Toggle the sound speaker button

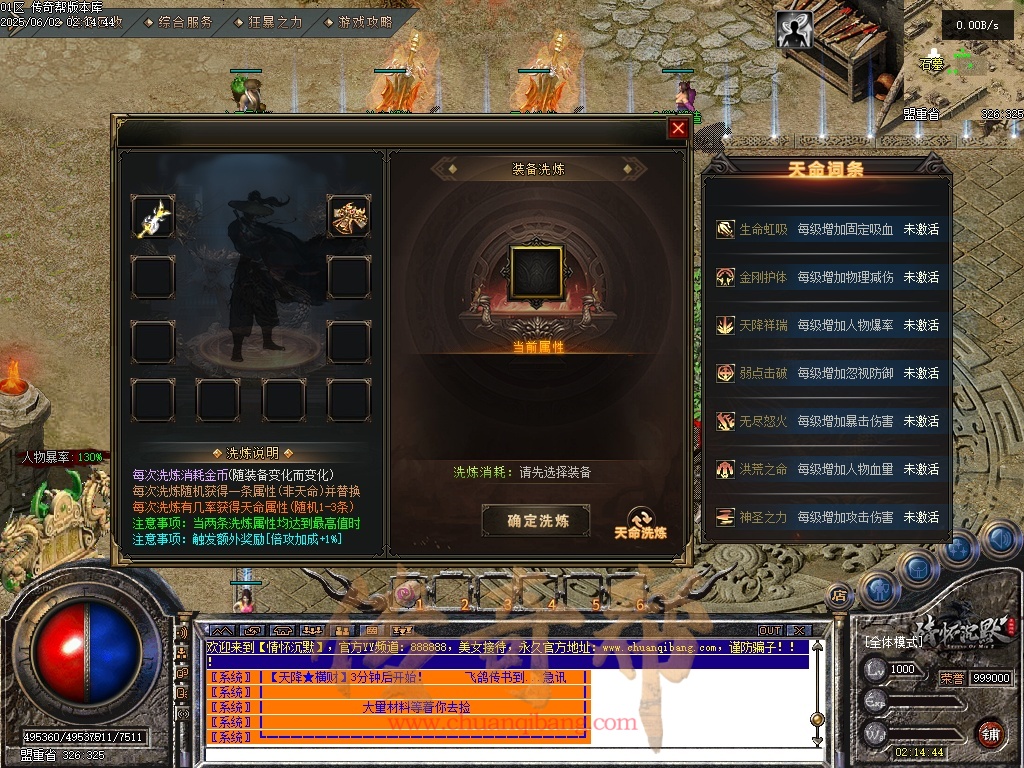pos(1000,541)
